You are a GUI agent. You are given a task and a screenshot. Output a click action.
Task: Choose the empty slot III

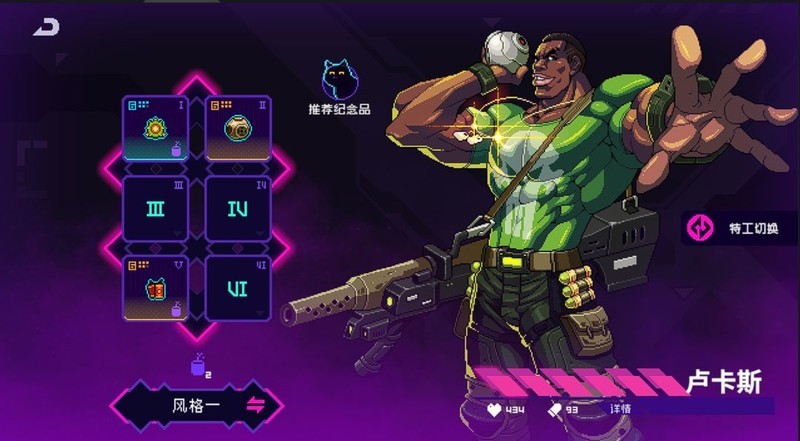click(155, 208)
